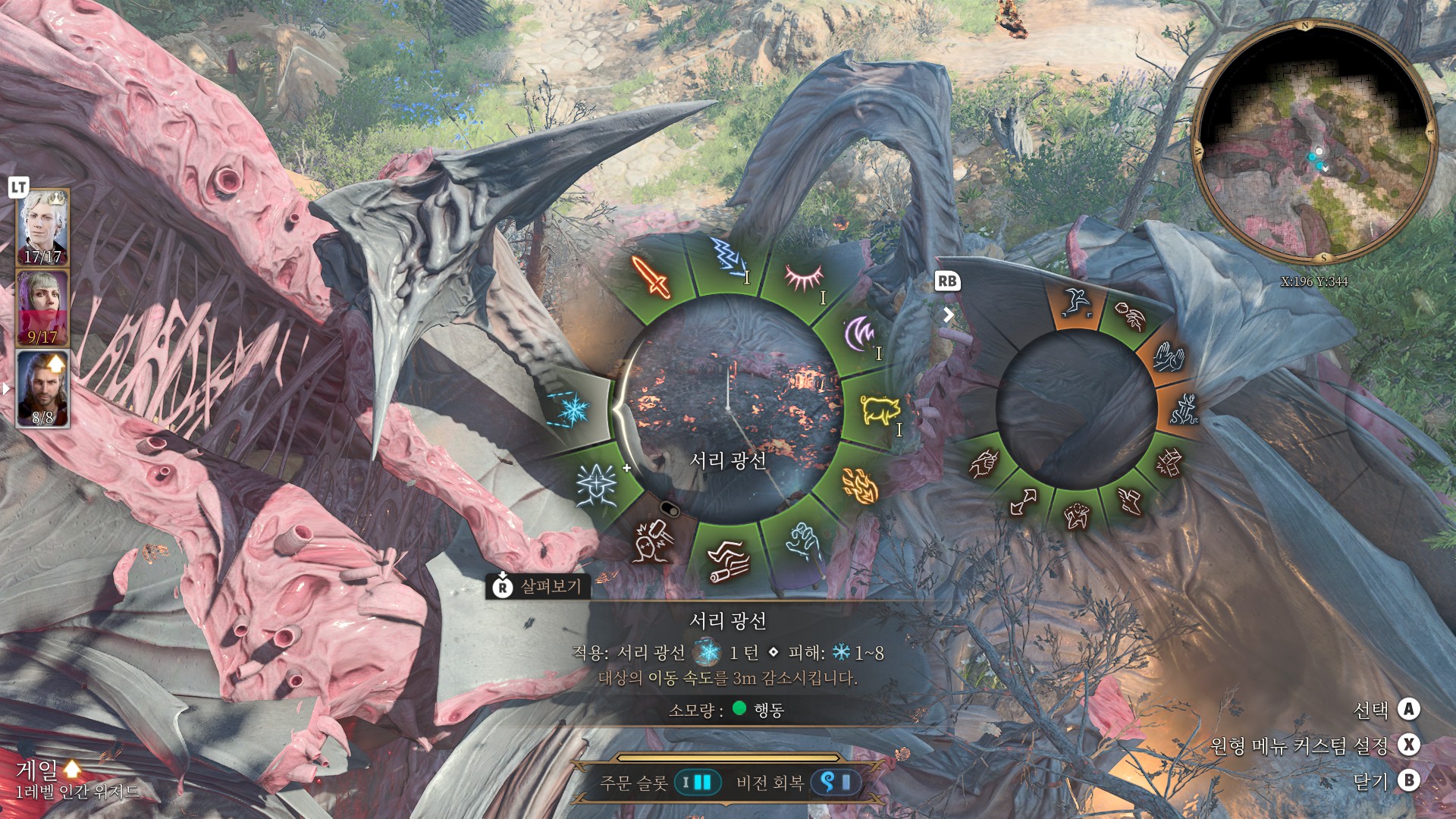
Task: Choose the yellow pig Grease spell
Action: pos(880,409)
